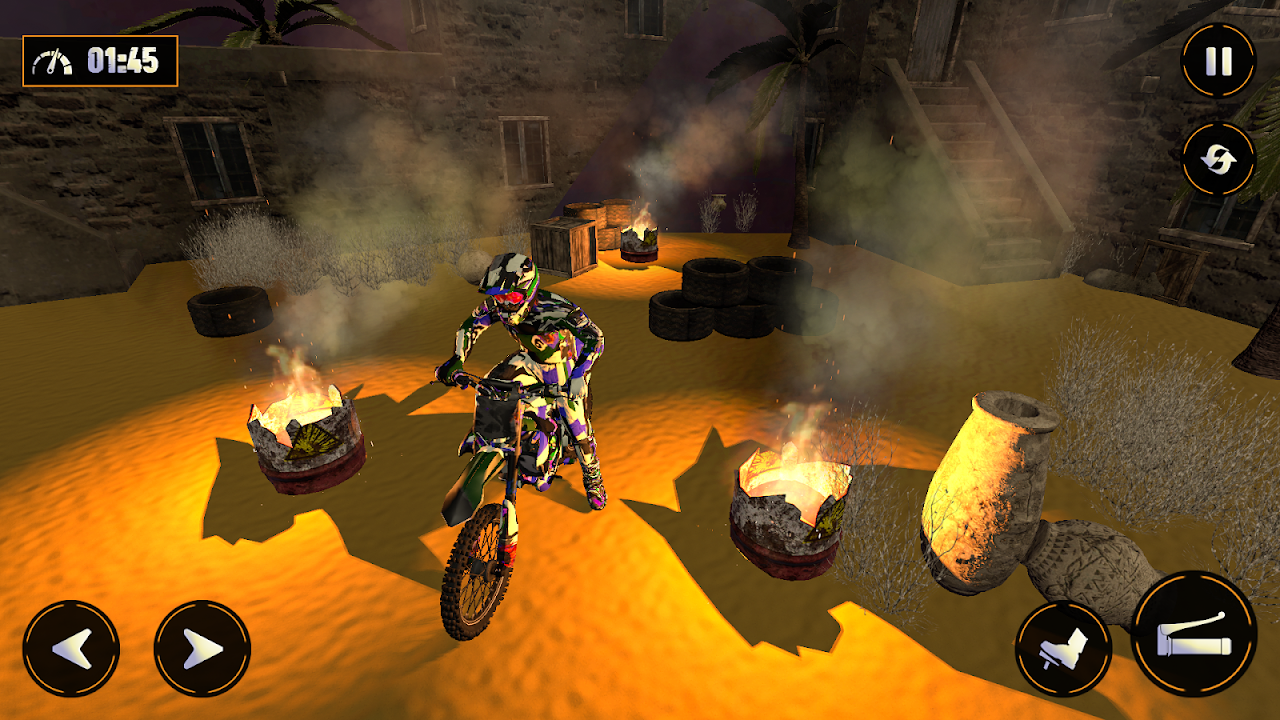Image resolution: width=1280 pixels, height=720 pixels.
Task: Rev the throttle handle button
Action: pos(1194,634)
